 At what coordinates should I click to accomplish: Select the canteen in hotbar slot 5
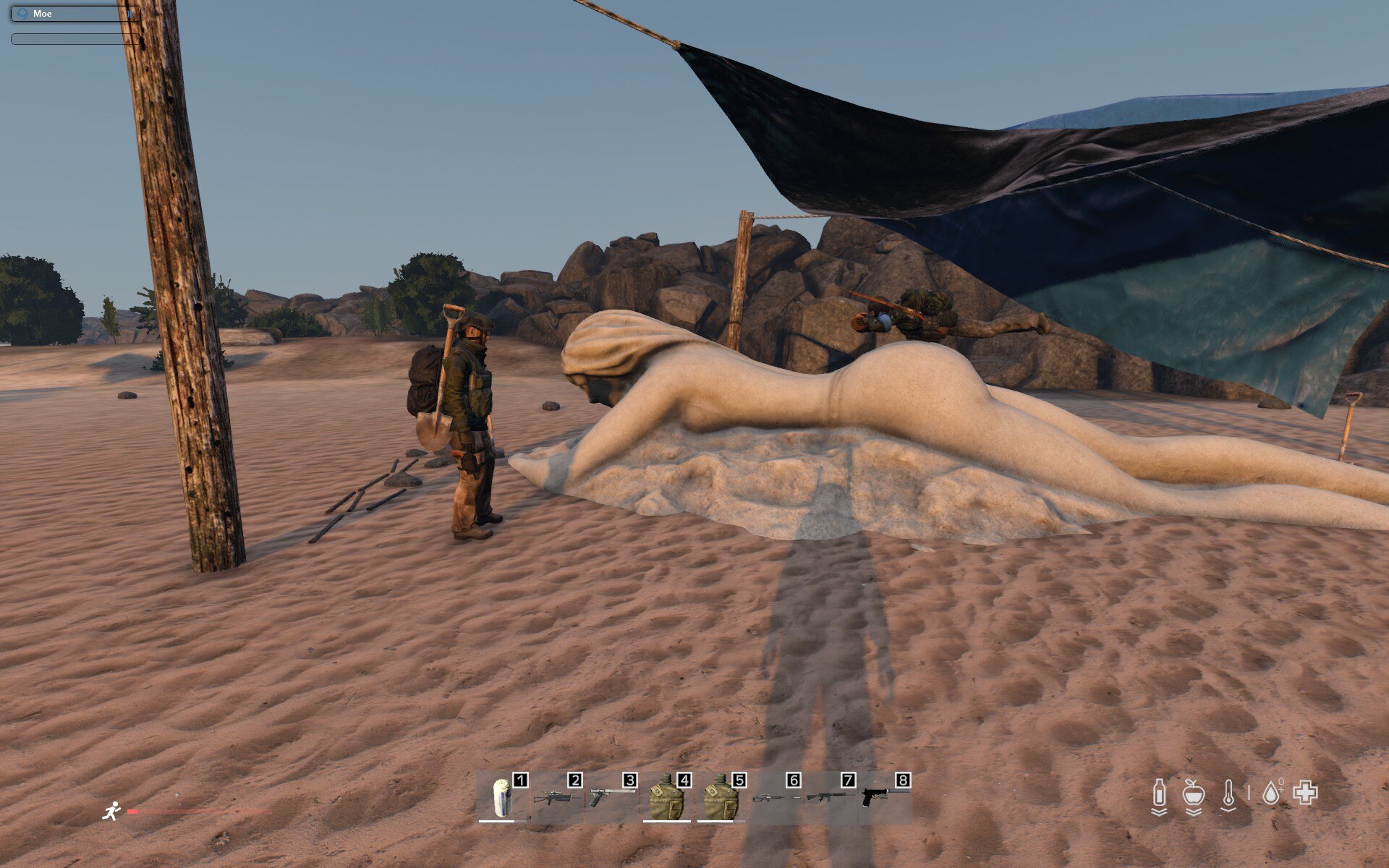[721, 798]
